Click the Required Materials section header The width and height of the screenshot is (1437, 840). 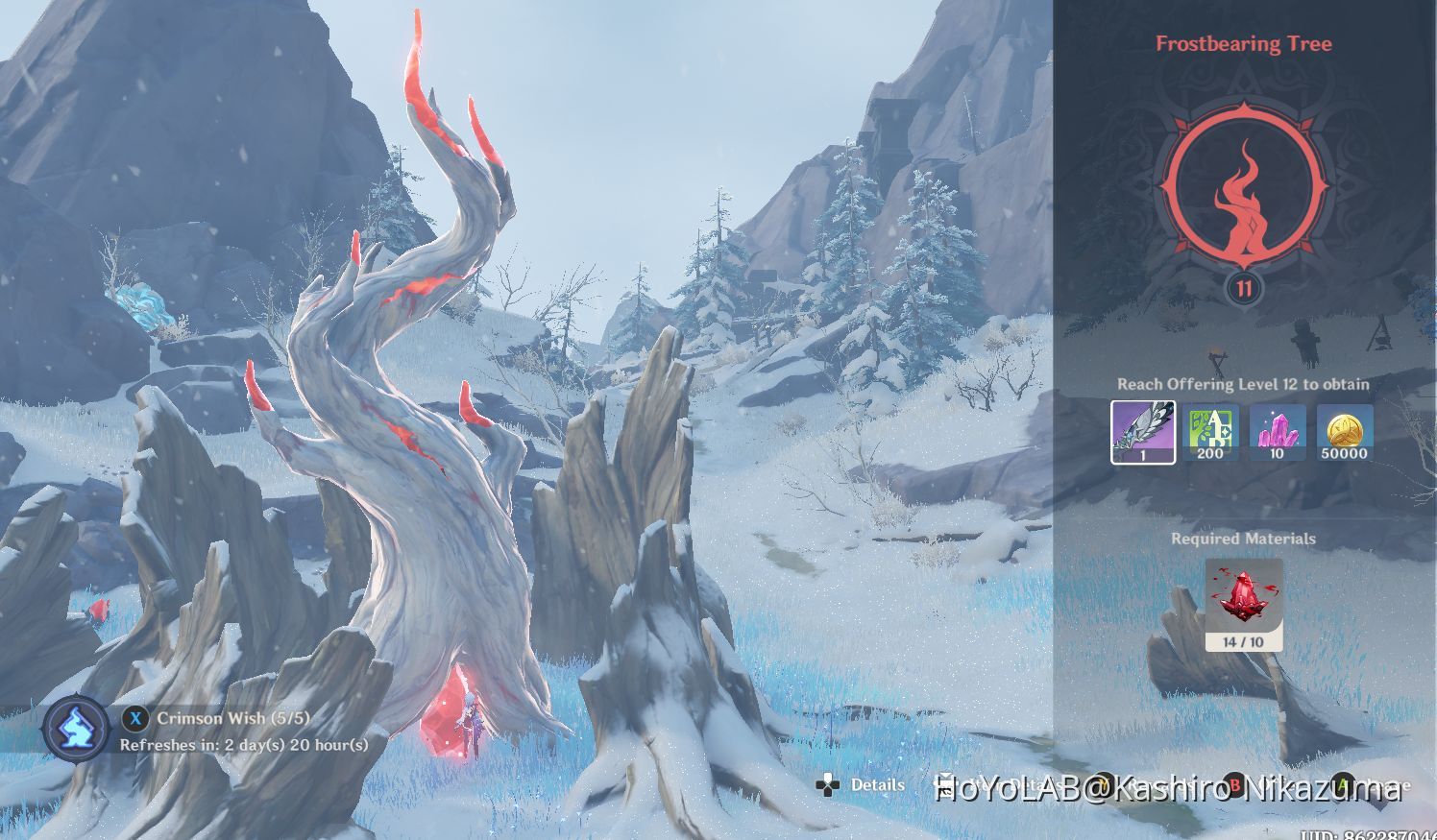[x=1243, y=539]
